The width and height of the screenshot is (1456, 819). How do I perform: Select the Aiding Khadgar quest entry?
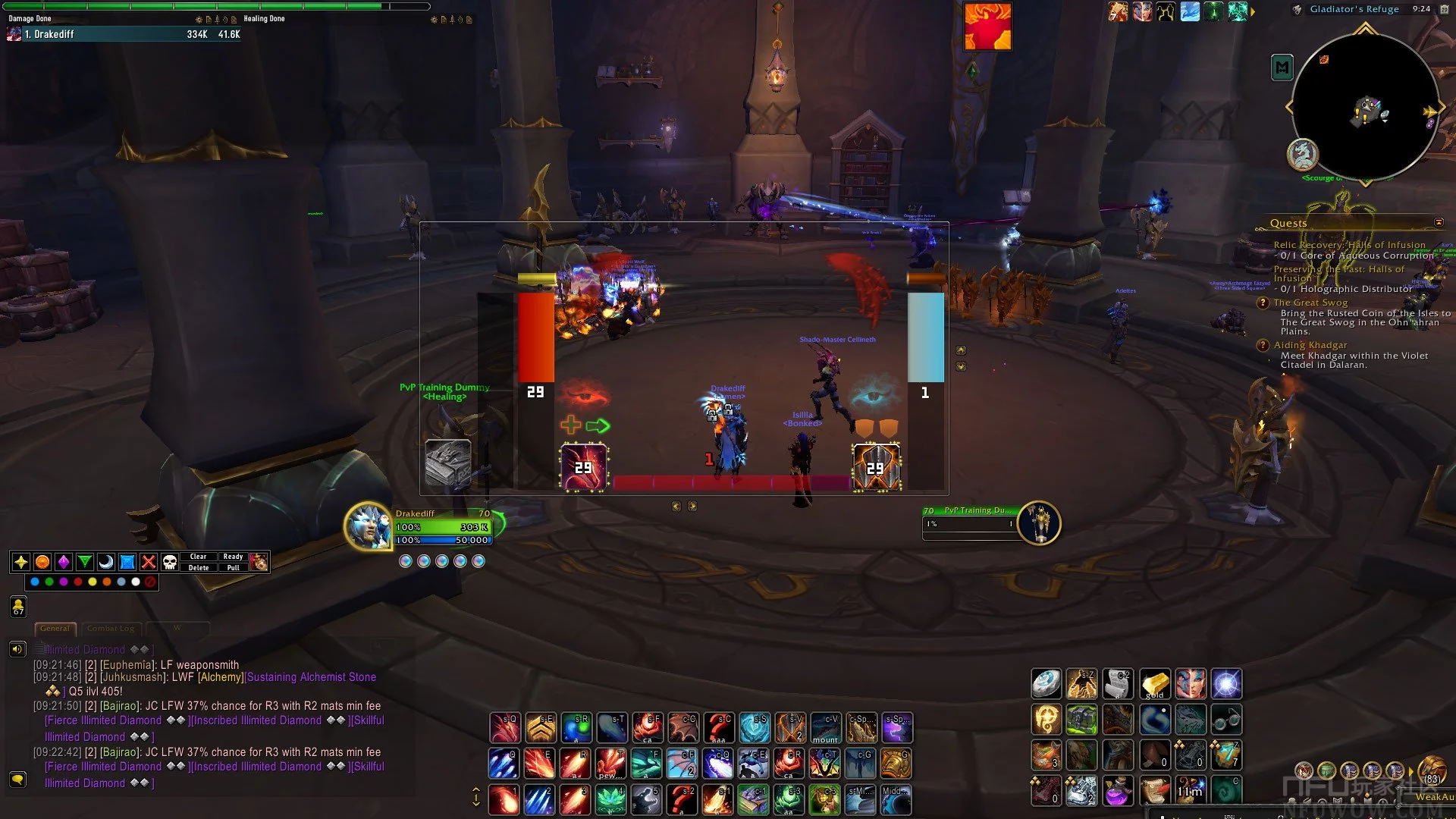tap(1310, 345)
